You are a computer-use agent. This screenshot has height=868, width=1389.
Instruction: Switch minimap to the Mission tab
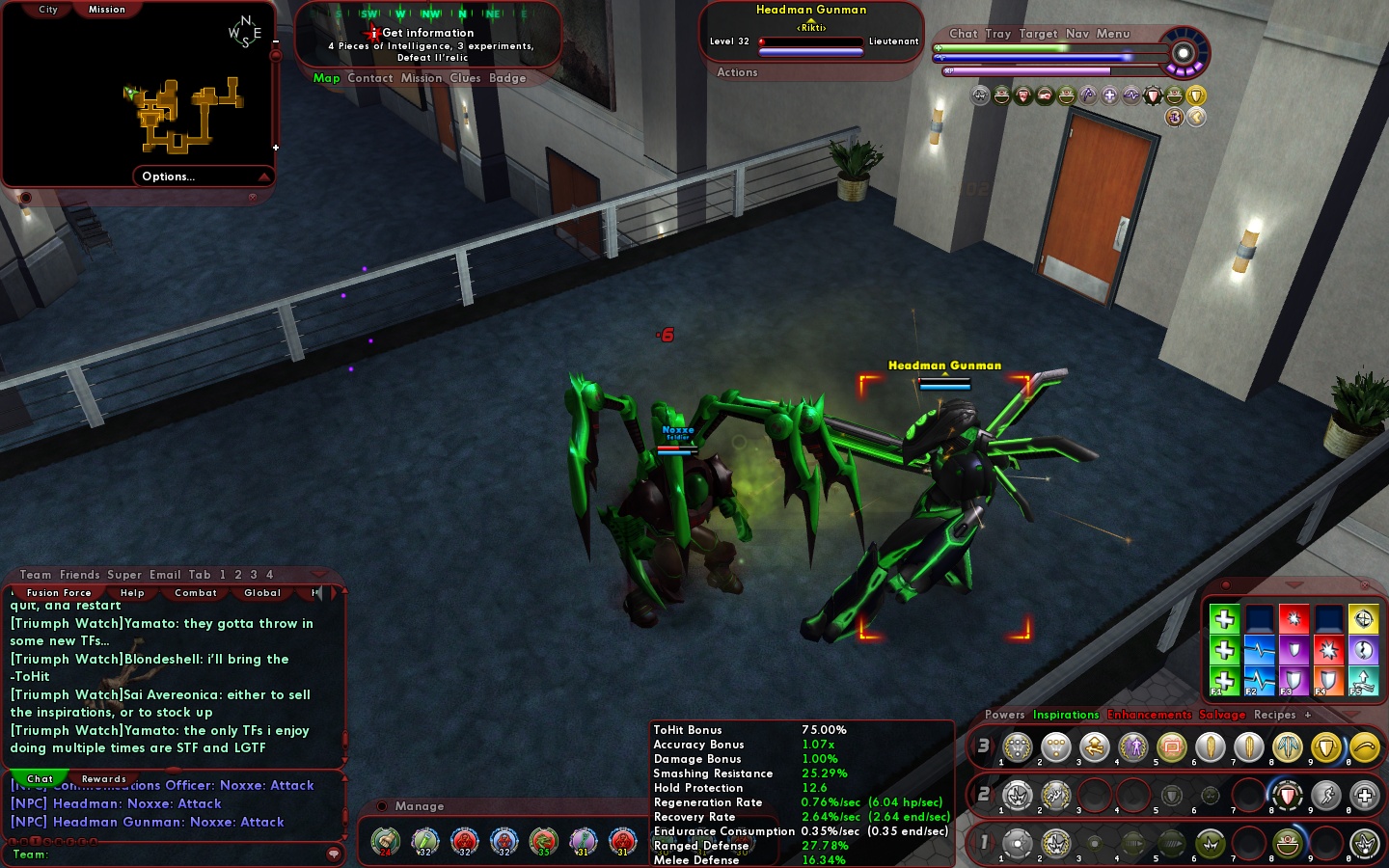click(x=107, y=10)
